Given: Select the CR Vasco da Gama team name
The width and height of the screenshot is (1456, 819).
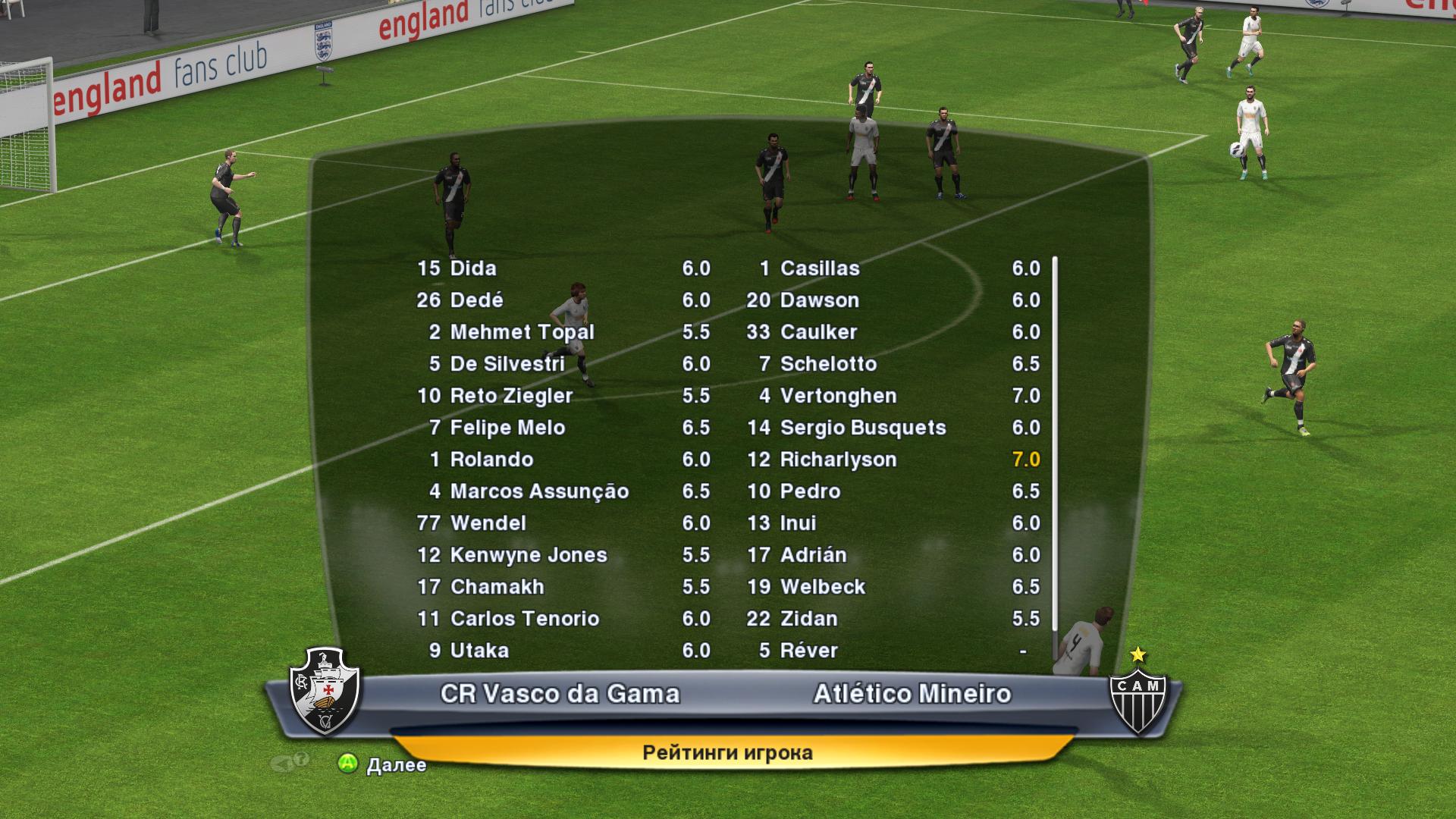Looking at the screenshot, I should (560, 694).
